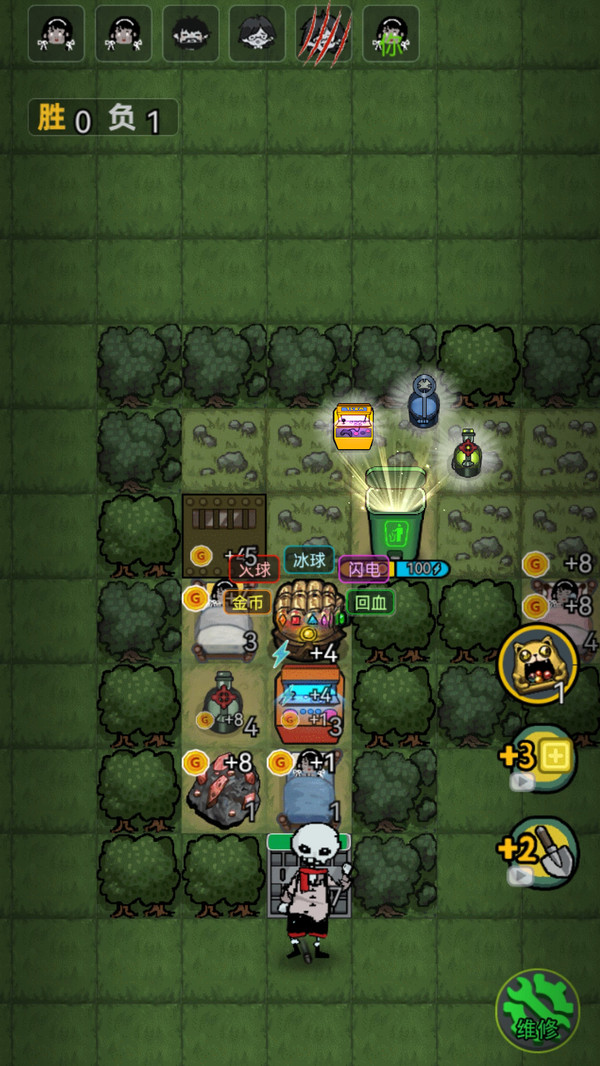Select the player portrait with claw marks
Viewport: 600px width, 1066px height.
point(323,34)
